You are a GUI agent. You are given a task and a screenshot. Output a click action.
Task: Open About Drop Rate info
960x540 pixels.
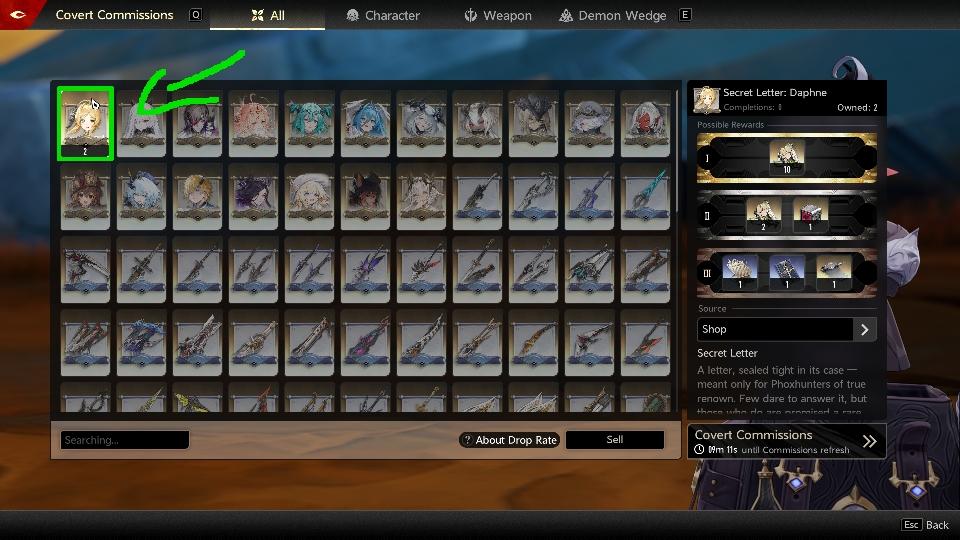pos(509,440)
